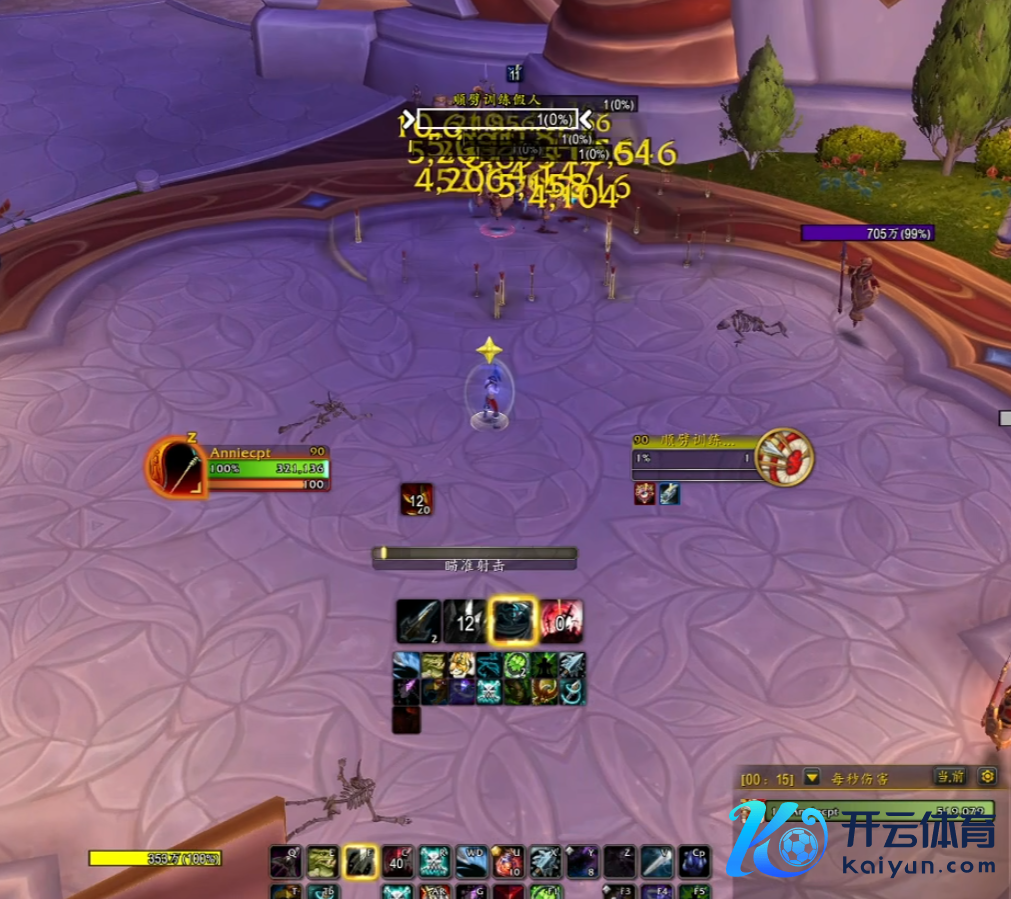Click the red eye debuff on target frame
Image resolution: width=1011 pixels, height=899 pixels.
pyautogui.click(x=645, y=493)
